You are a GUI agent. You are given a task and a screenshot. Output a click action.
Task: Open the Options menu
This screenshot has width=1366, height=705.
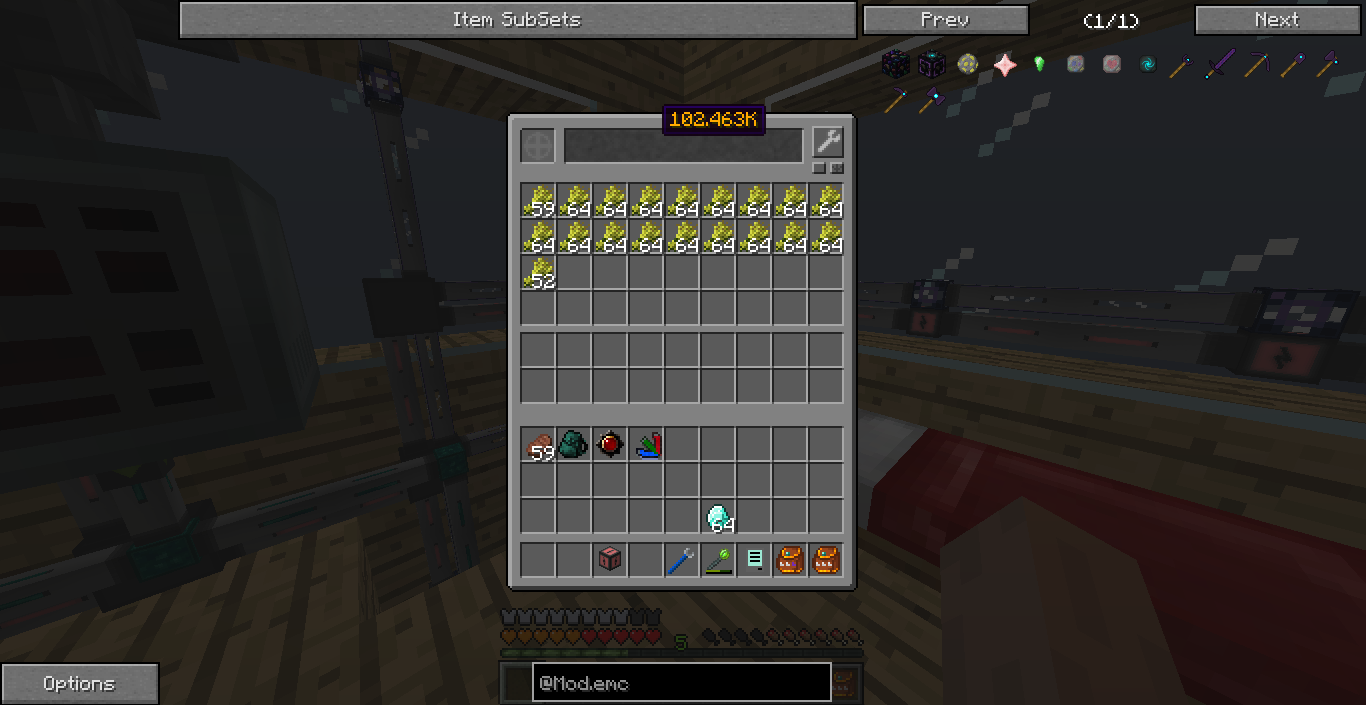(79, 684)
